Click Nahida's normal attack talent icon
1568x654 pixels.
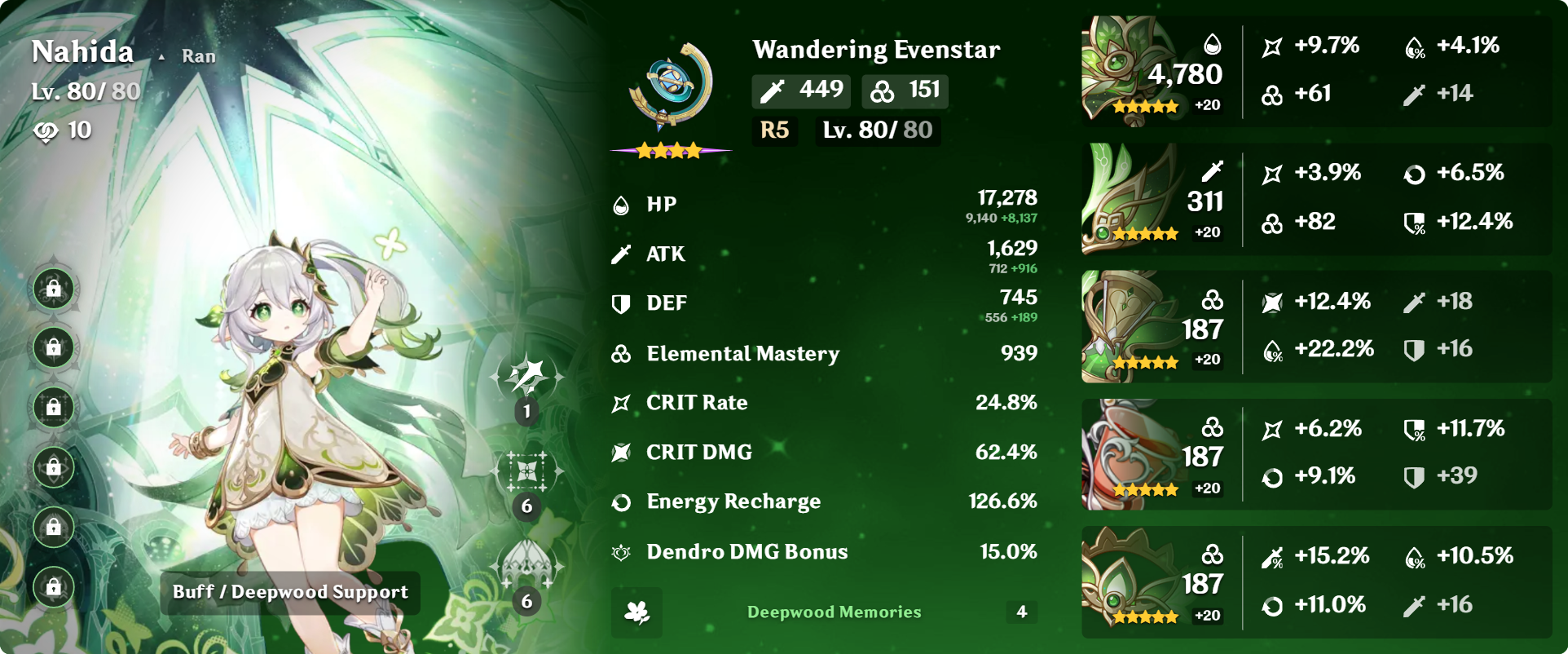click(526, 378)
